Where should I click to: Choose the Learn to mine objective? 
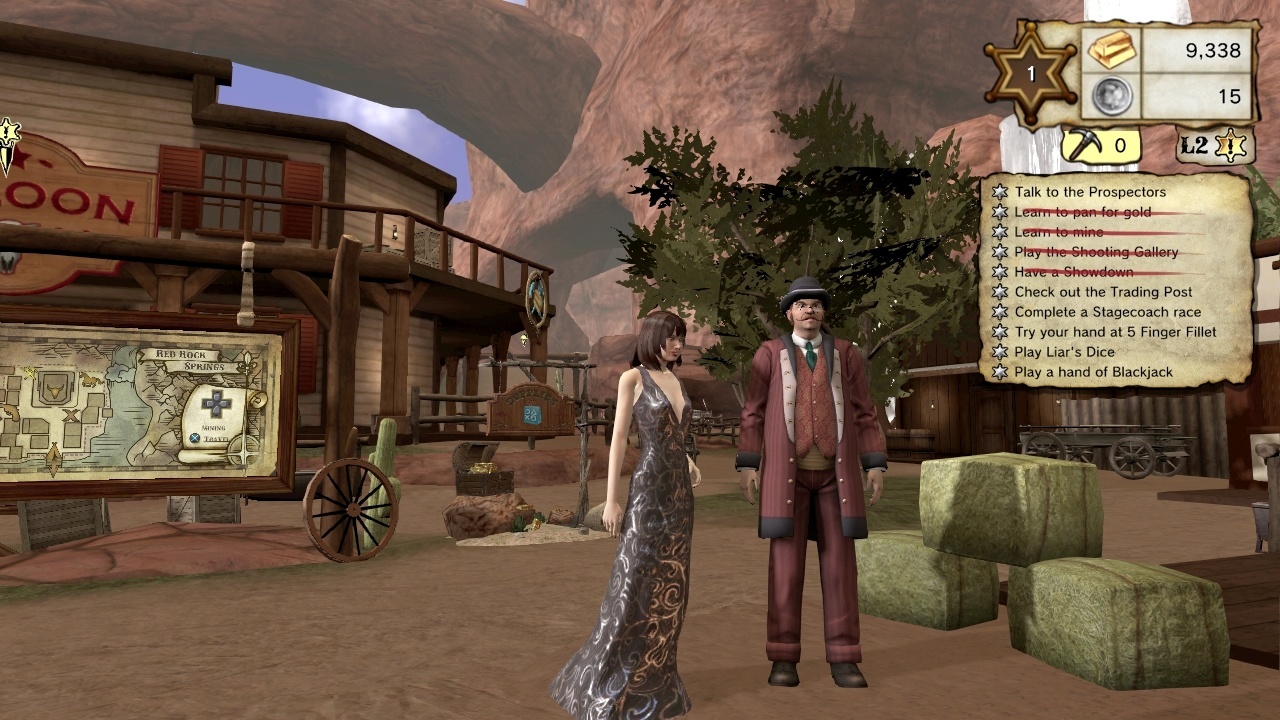tap(1059, 232)
